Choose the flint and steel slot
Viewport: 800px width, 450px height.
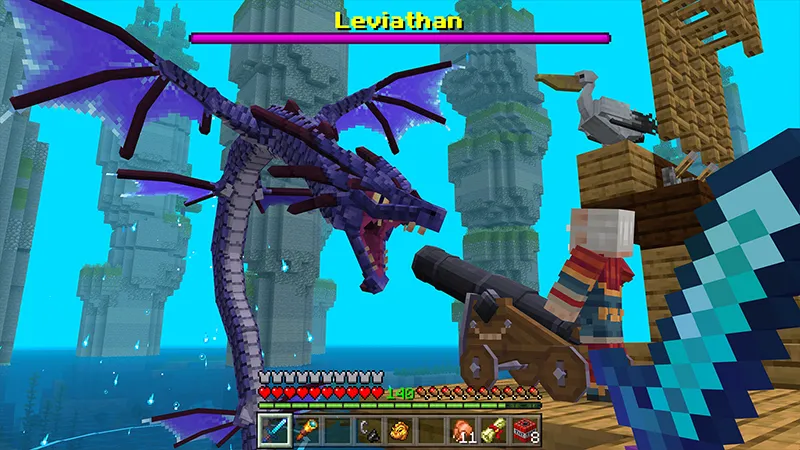click(369, 431)
